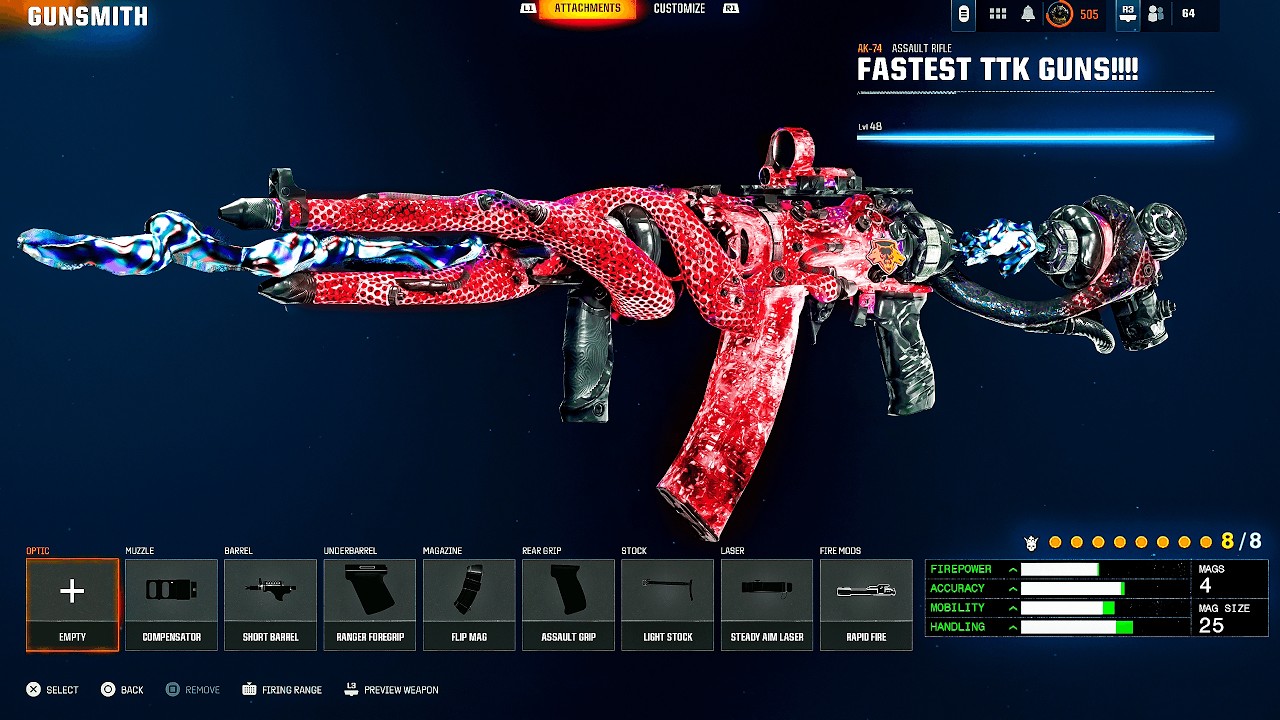Image resolution: width=1280 pixels, height=720 pixels.
Task: Show the grid menu icon
Action: tap(997, 14)
